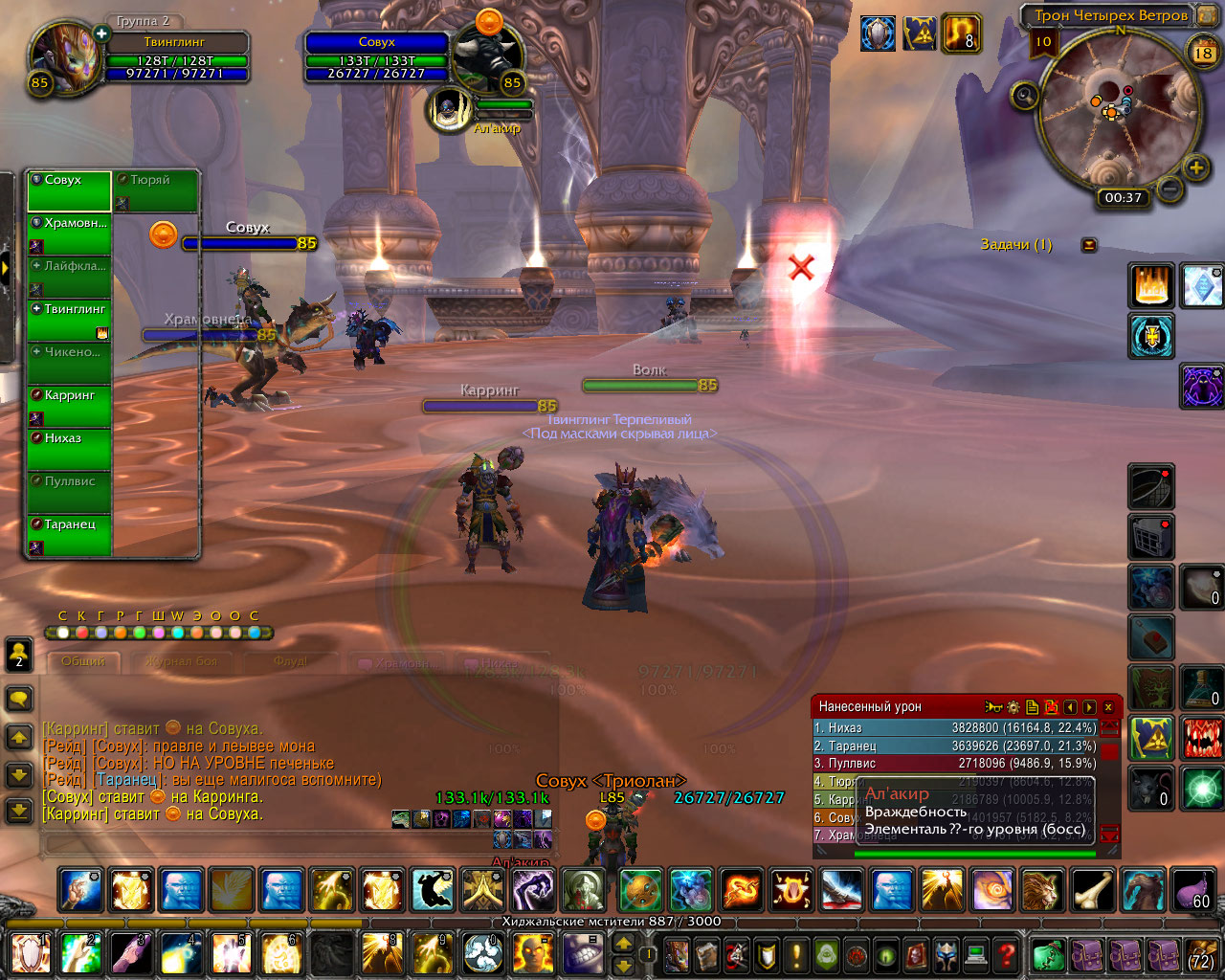Zoom out on the minimap

click(1169, 189)
